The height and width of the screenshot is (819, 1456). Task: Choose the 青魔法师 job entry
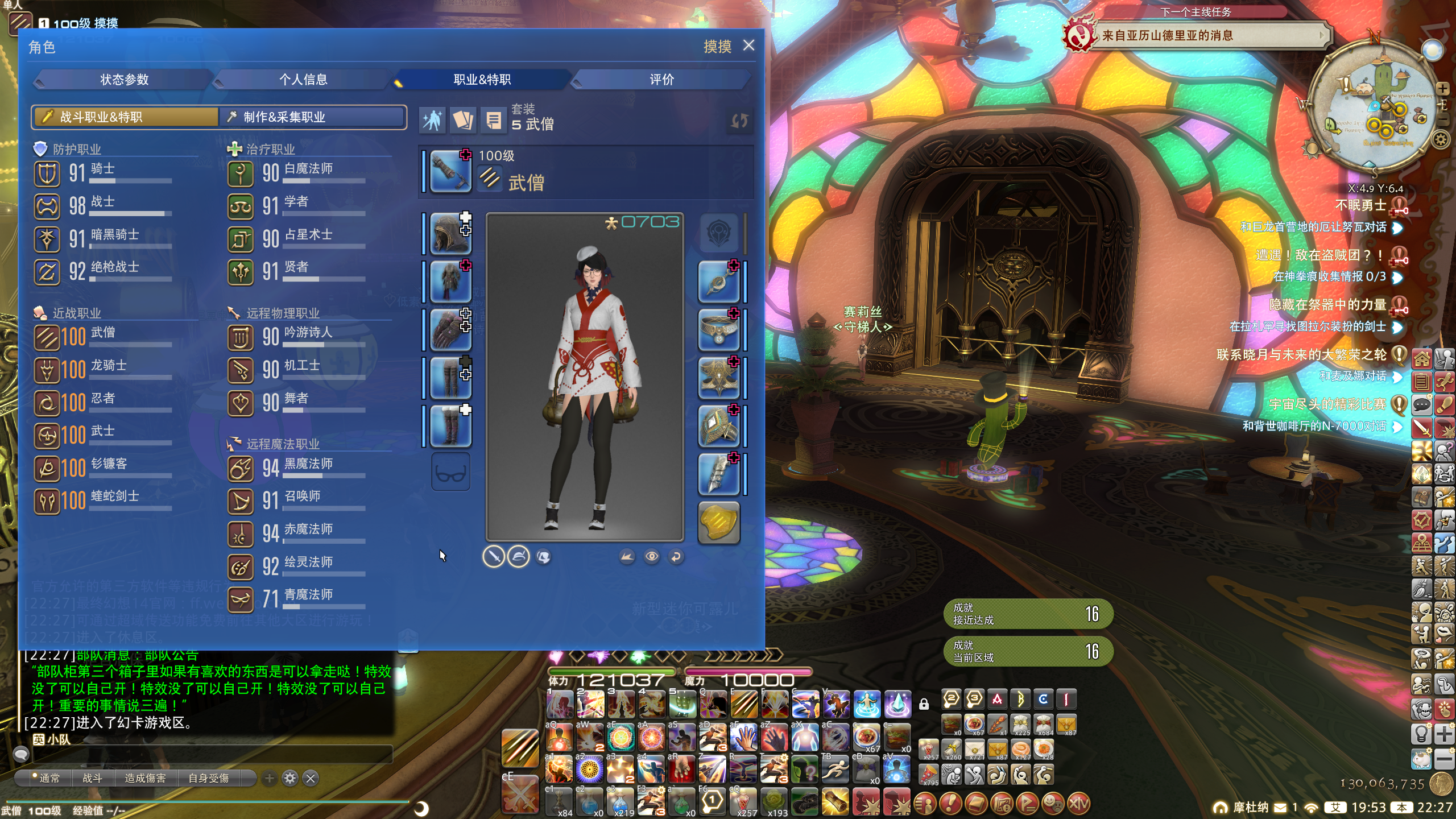coord(296,599)
